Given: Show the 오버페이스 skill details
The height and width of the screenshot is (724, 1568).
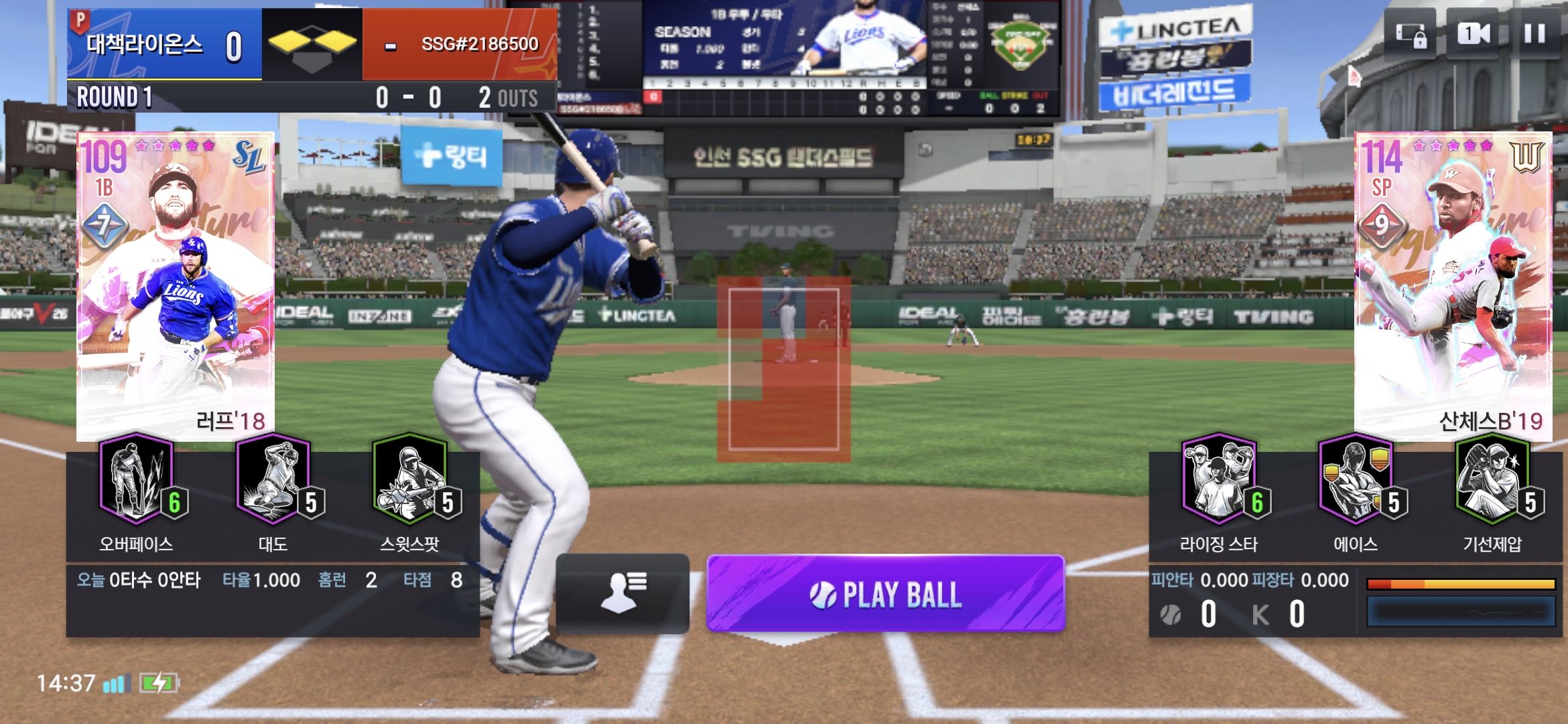Looking at the screenshot, I should pos(137,479).
